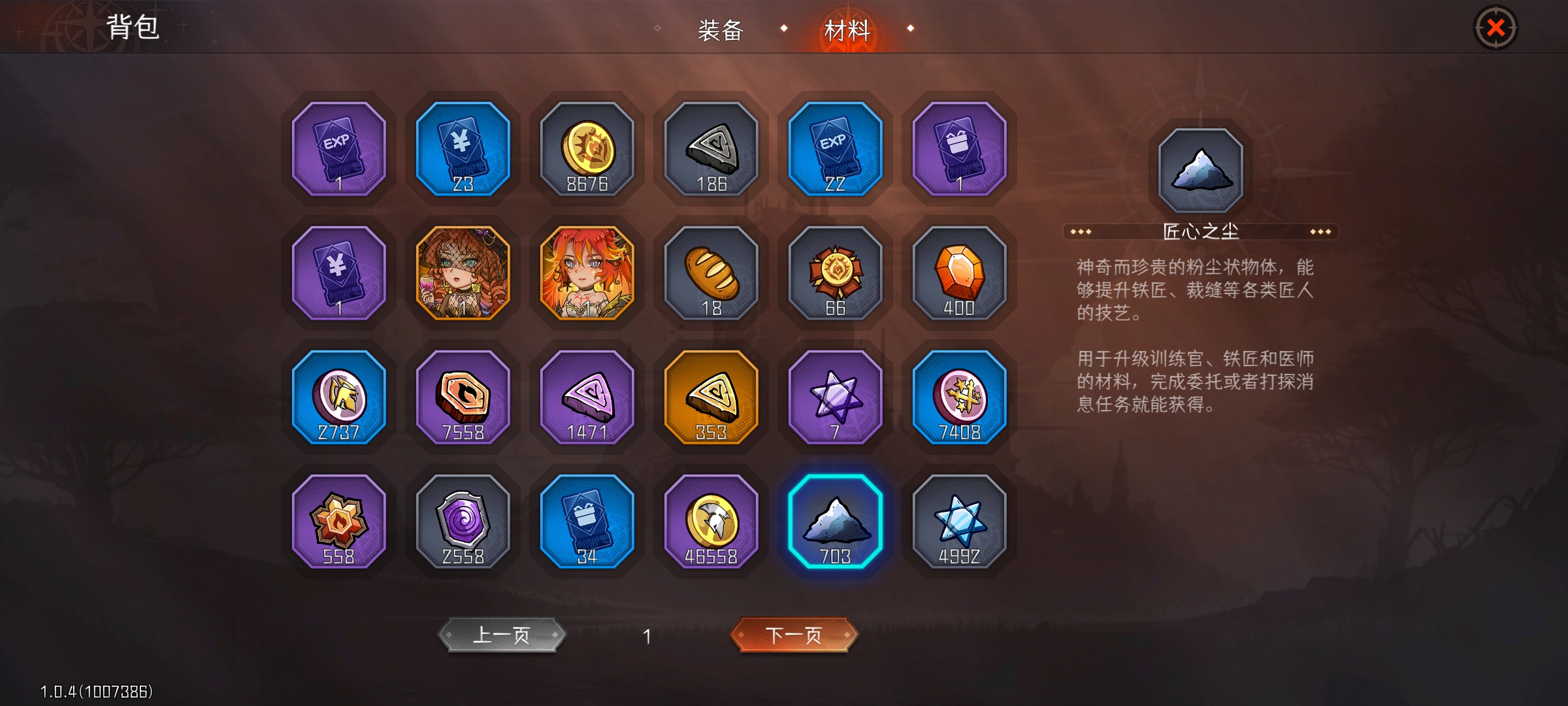Select the blue crystal star with 4992
The image size is (1568, 706).
[960, 522]
